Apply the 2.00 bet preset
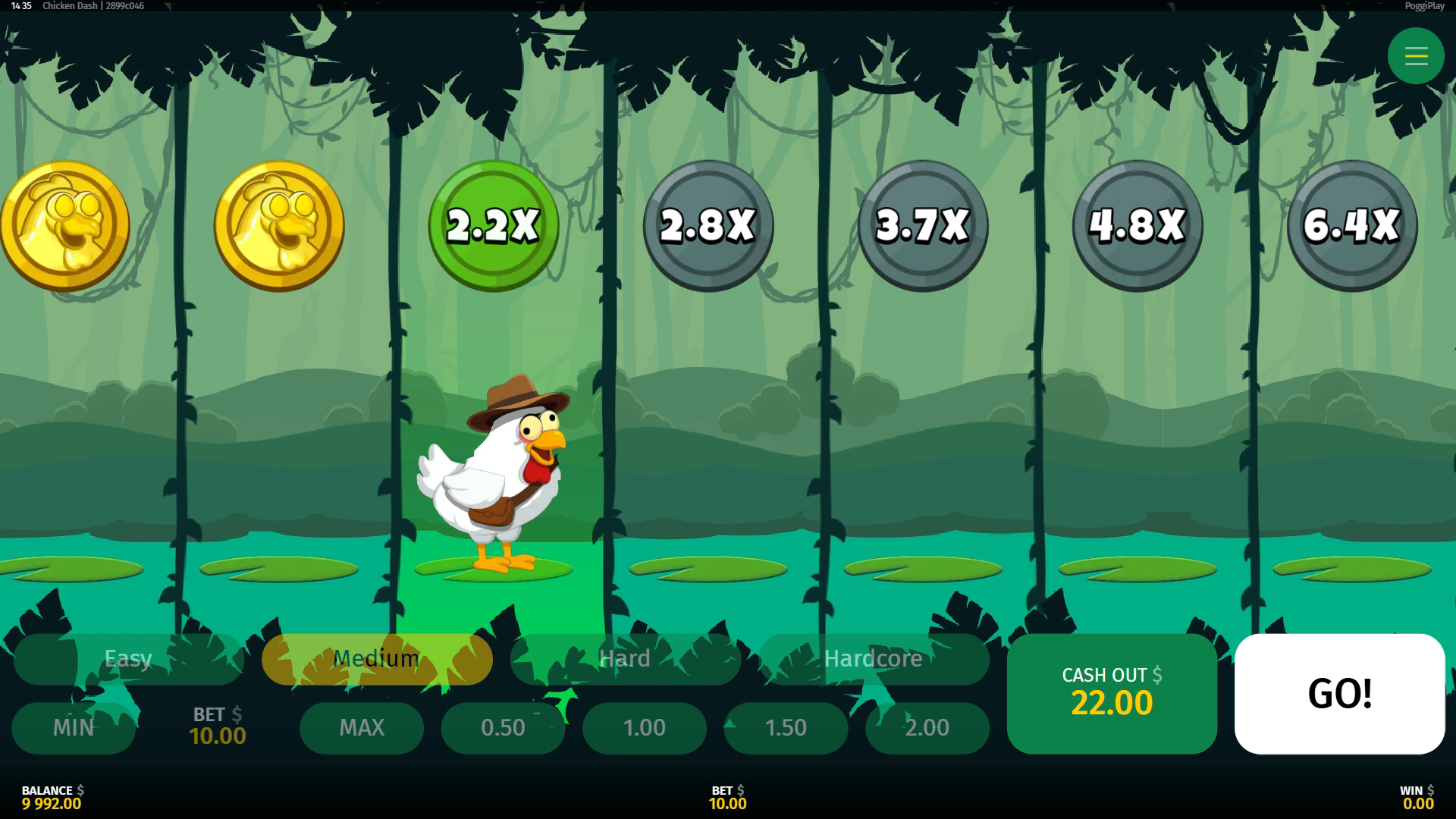Screen dimensions: 1456x819 pyautogui.click(x=927, y=728)
